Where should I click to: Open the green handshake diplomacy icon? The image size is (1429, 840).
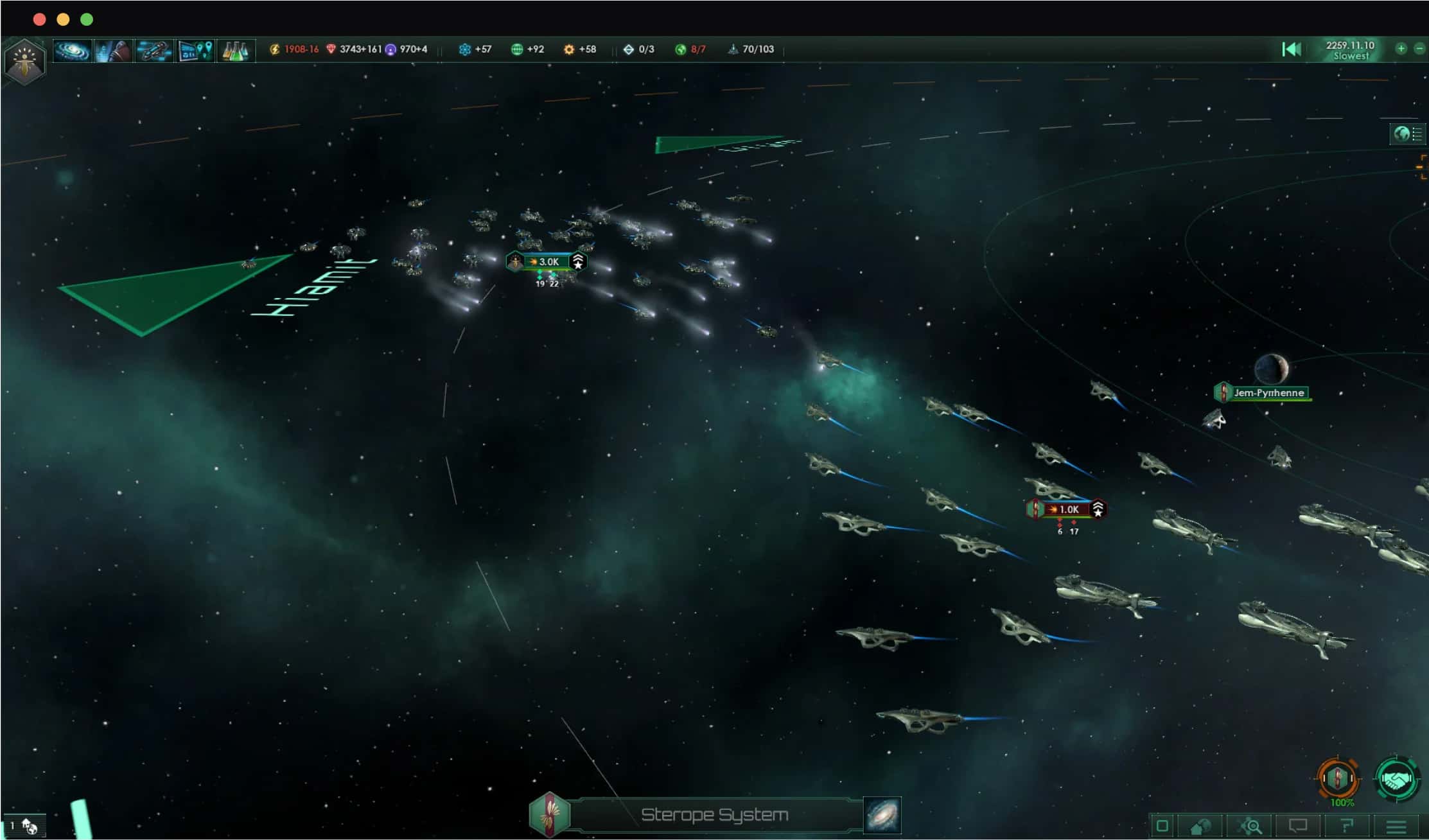pyautogui.click(x=1396, y=779)
